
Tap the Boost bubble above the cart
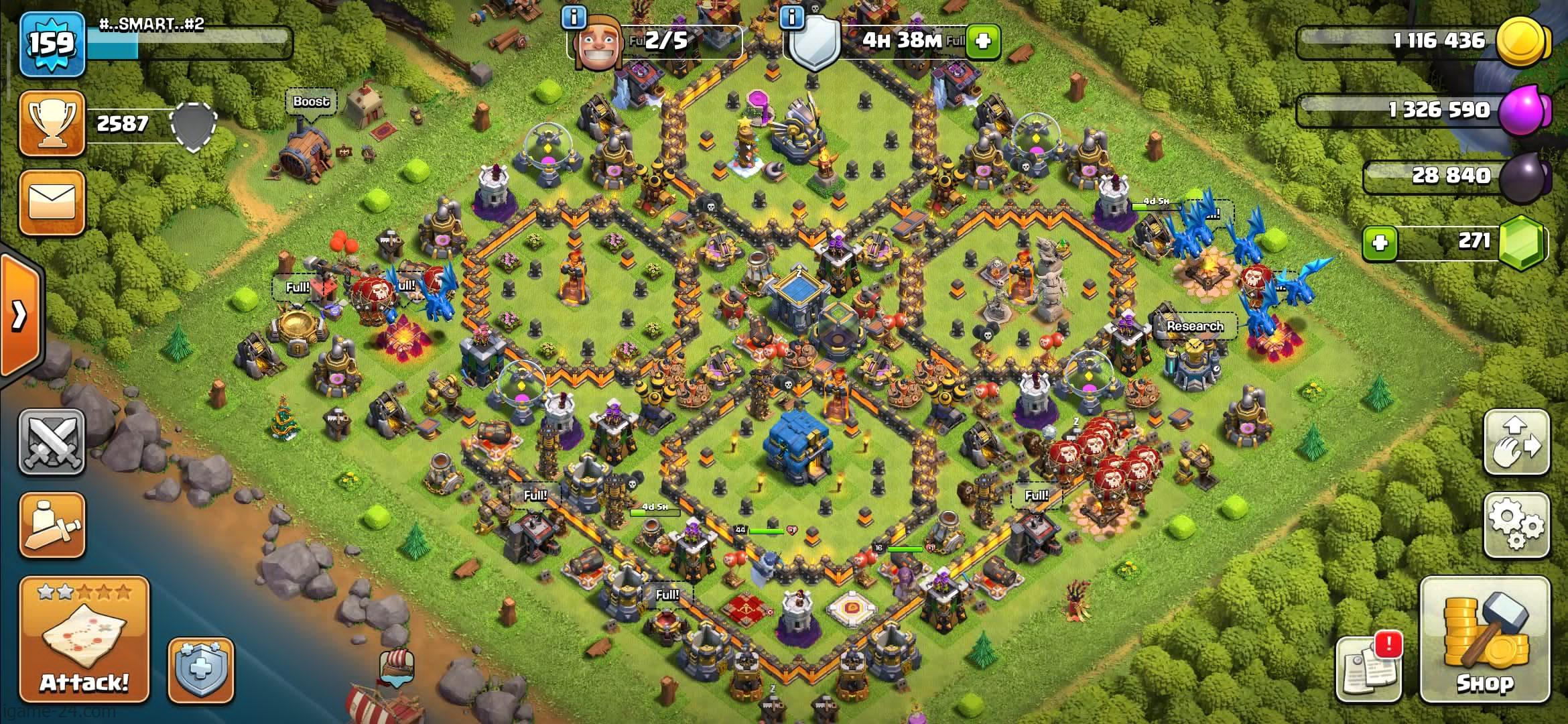coord(311,103)
